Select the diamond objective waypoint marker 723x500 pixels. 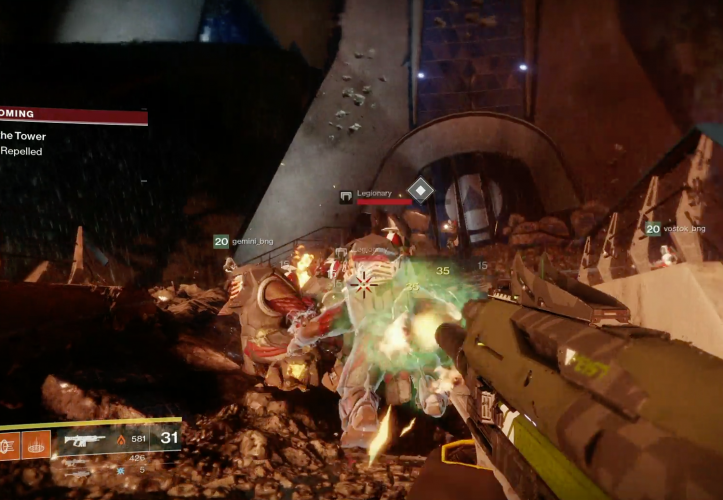pyautogui.click(x=421, y=189)
